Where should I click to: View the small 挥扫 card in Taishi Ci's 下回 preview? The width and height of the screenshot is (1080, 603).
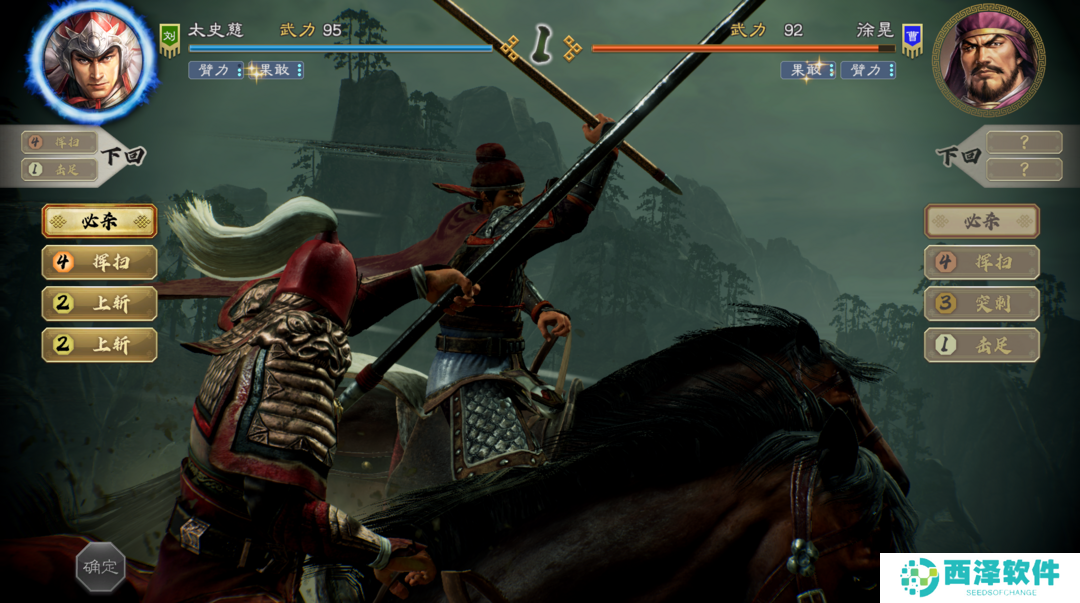(x=58, y=143)
